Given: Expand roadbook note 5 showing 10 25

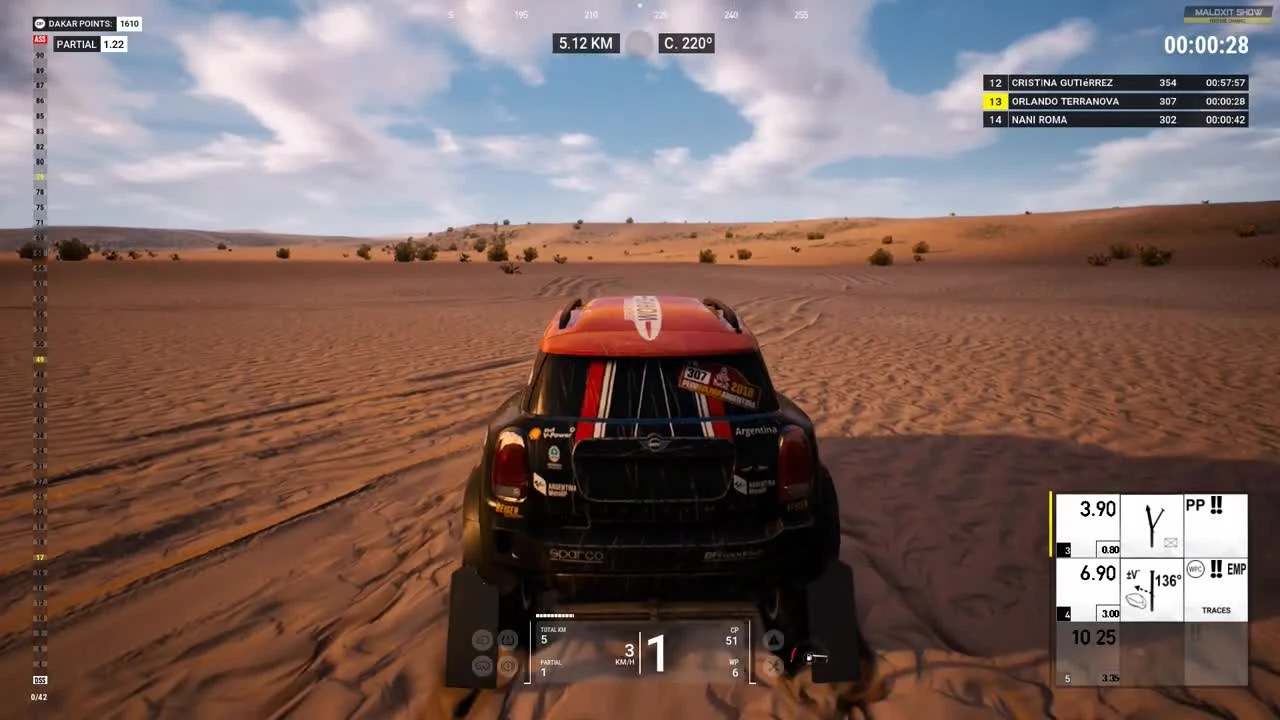Looking at the screenshot, I should click(1094, 637).
